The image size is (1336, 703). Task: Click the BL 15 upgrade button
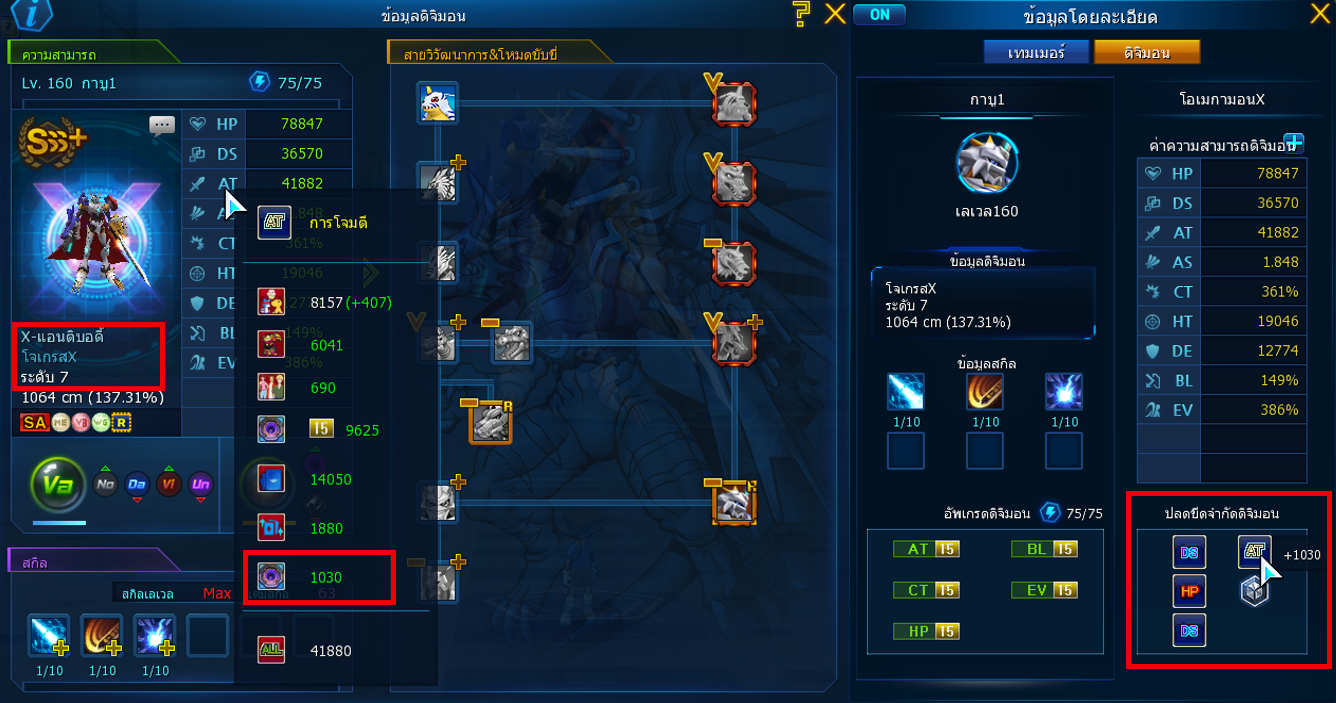tap(1044, 549)
